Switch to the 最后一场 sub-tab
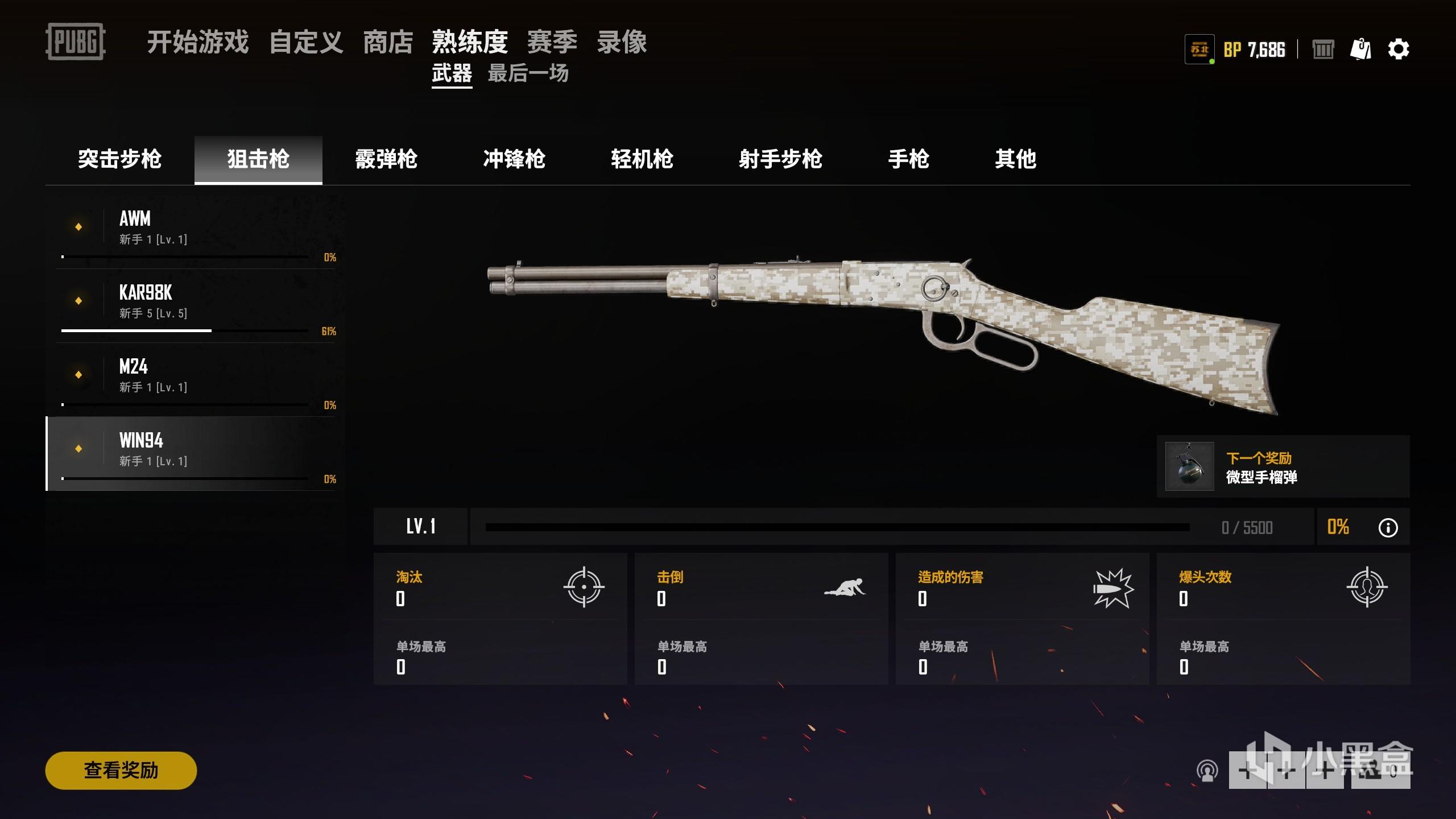1456x819 pixels. click(x=528, y=73)
